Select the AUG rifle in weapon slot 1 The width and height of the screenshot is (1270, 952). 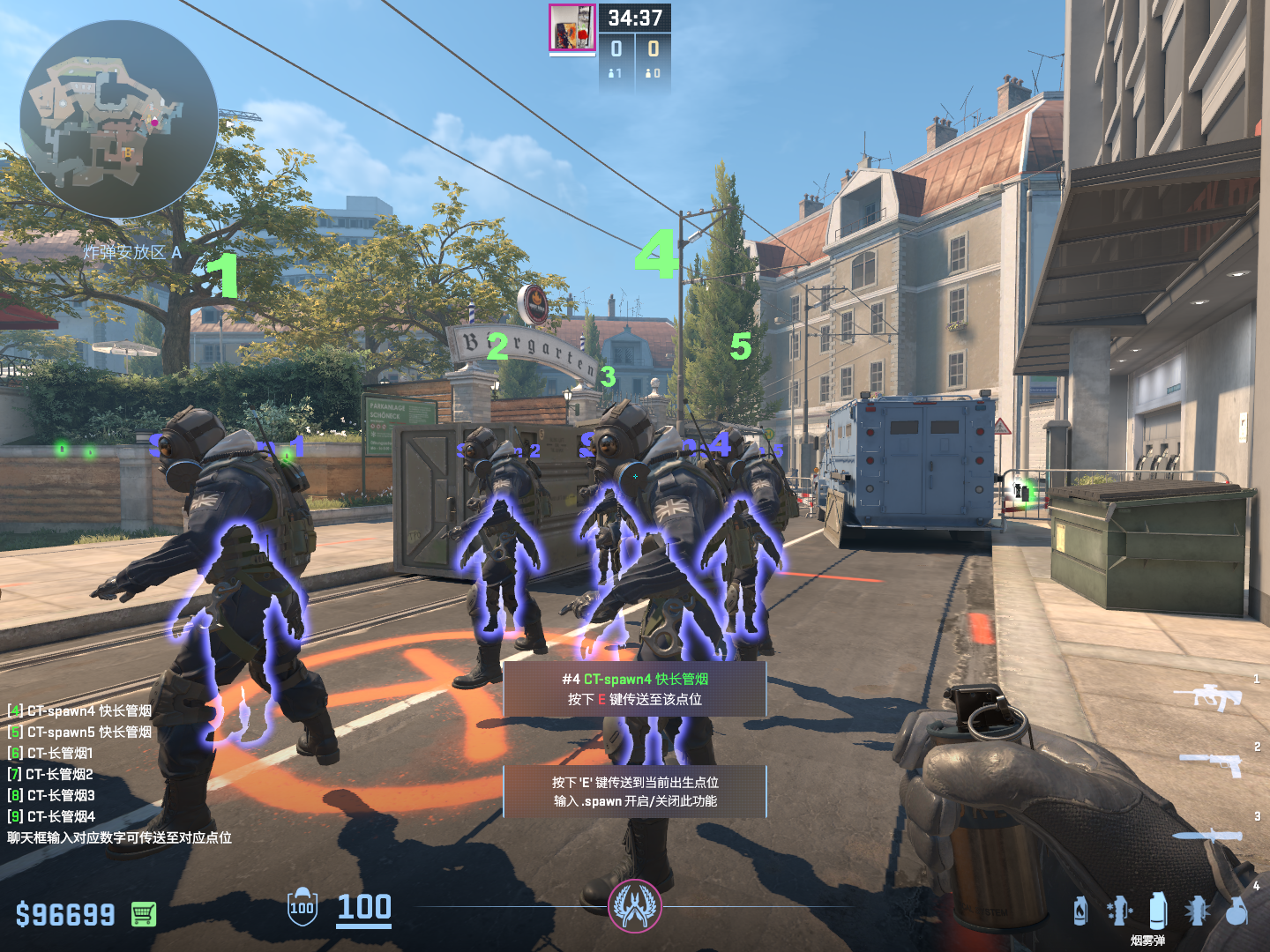(1208, 696)
